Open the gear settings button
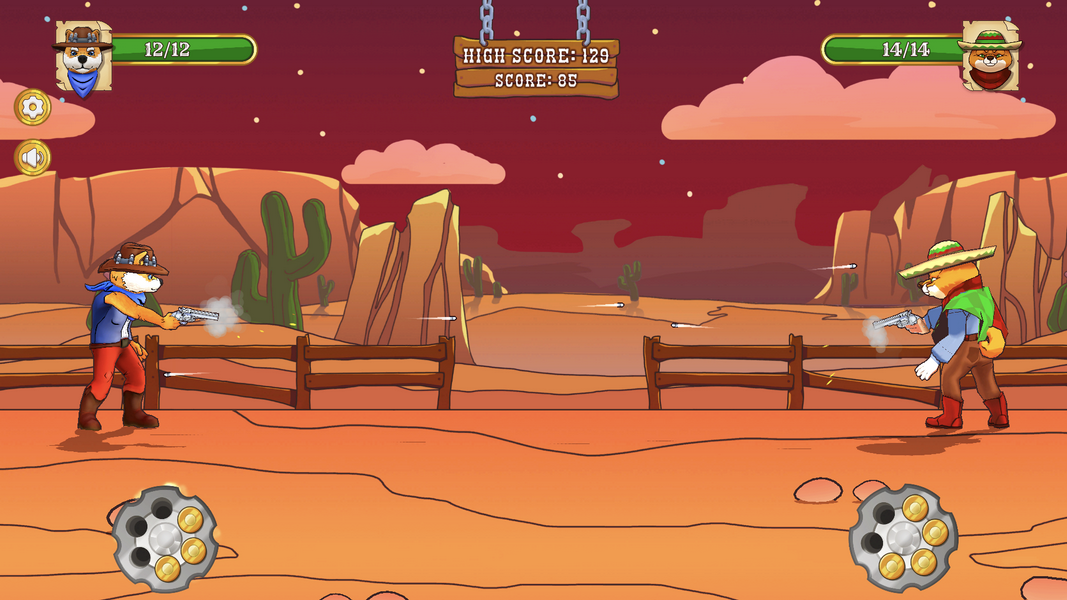The height and width of the screenshot is (600, 1067). click(33, 107)
